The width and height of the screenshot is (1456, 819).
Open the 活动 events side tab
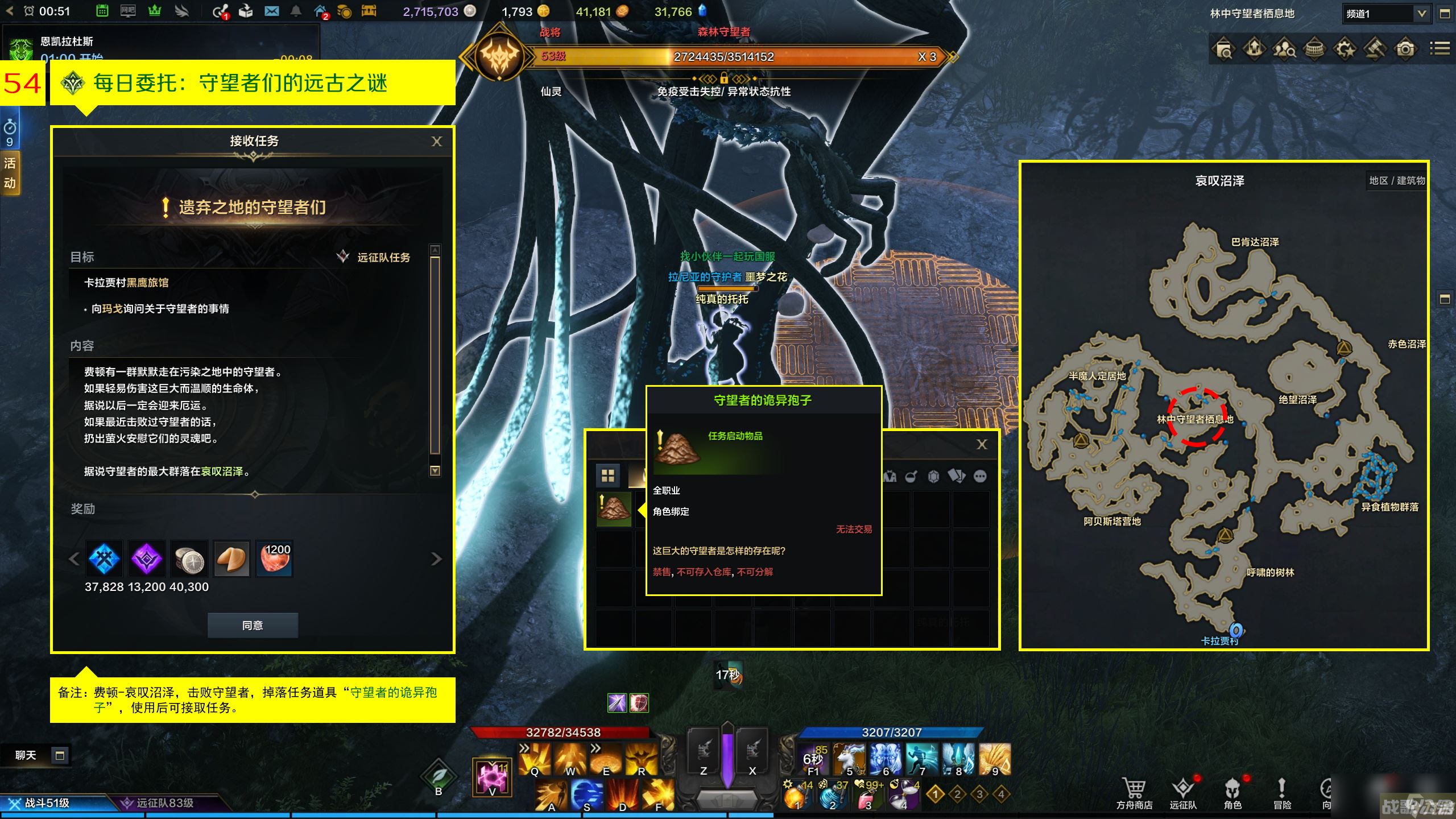coord(10,173)
